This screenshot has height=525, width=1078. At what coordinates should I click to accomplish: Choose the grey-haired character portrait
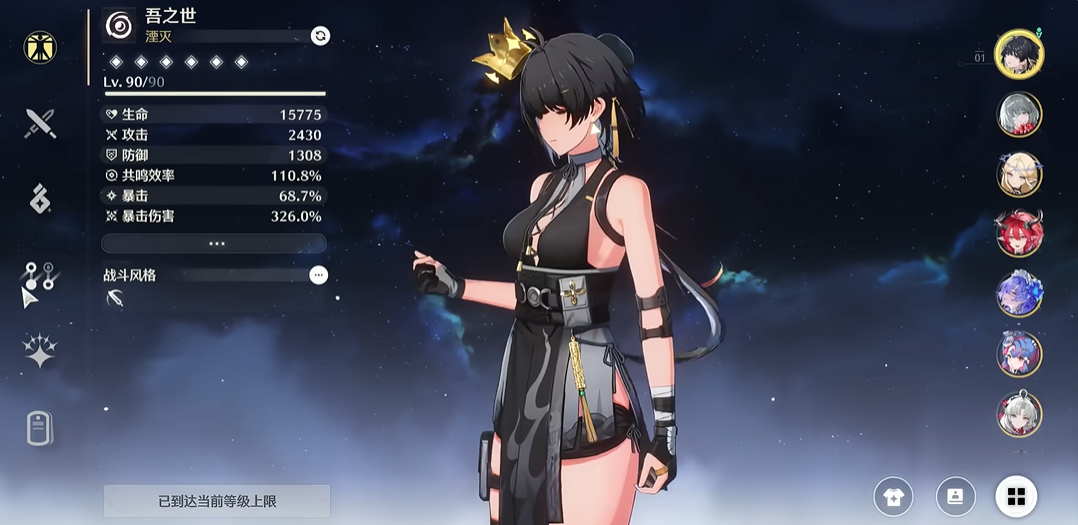click(1019, 115)
